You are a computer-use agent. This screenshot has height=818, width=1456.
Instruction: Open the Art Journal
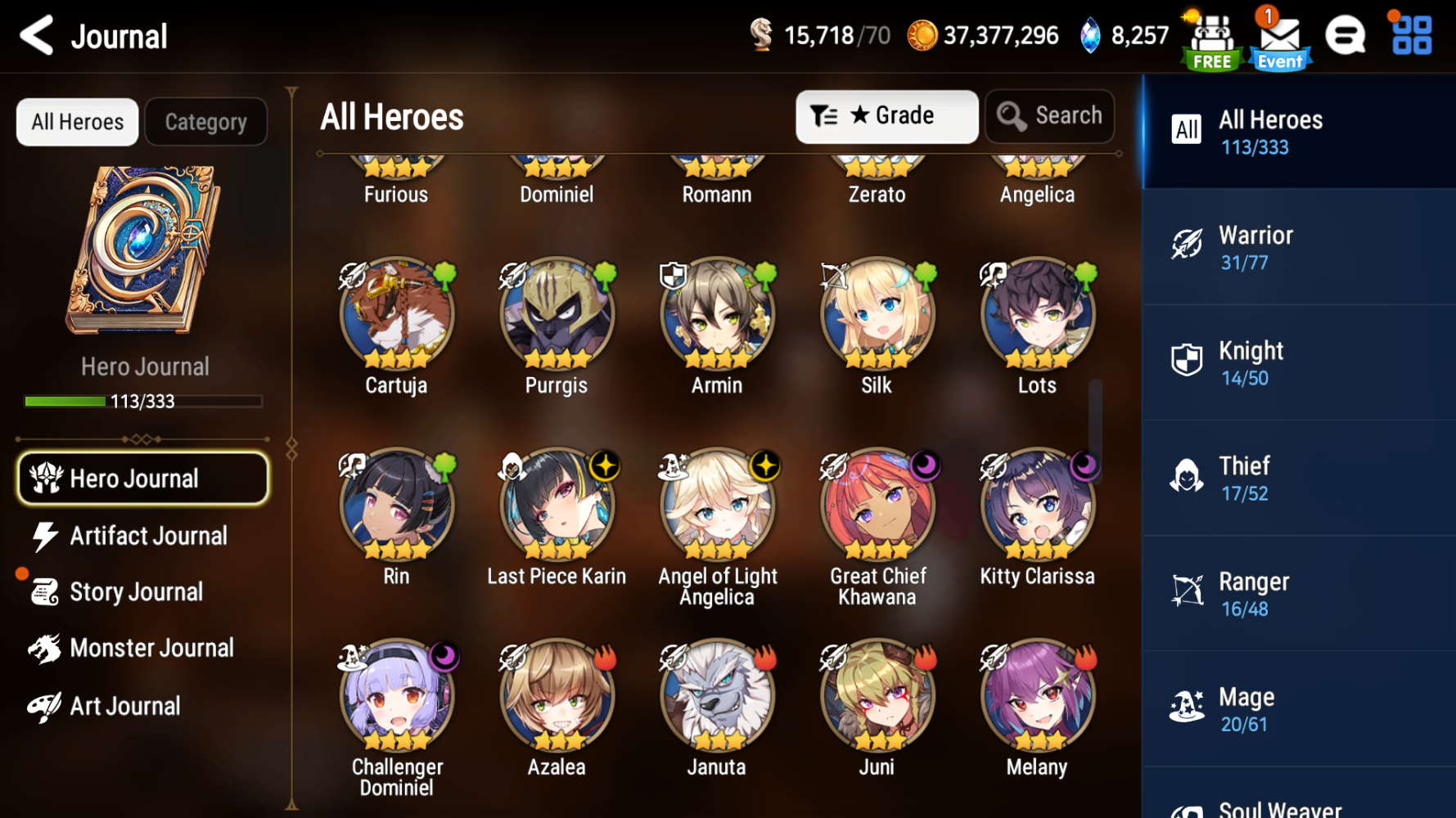tap(124, 706)
